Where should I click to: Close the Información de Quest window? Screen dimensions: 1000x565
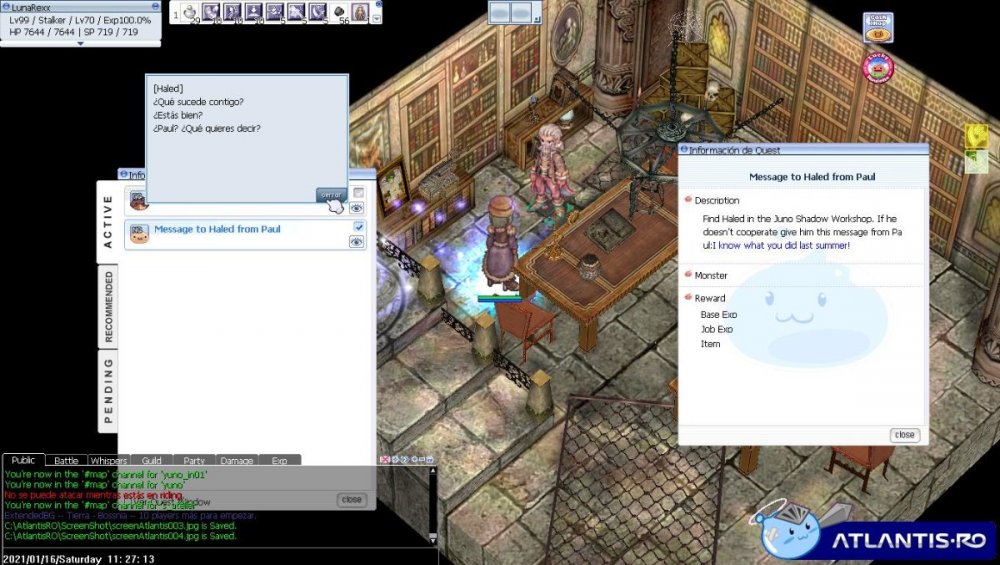point(904,435)
